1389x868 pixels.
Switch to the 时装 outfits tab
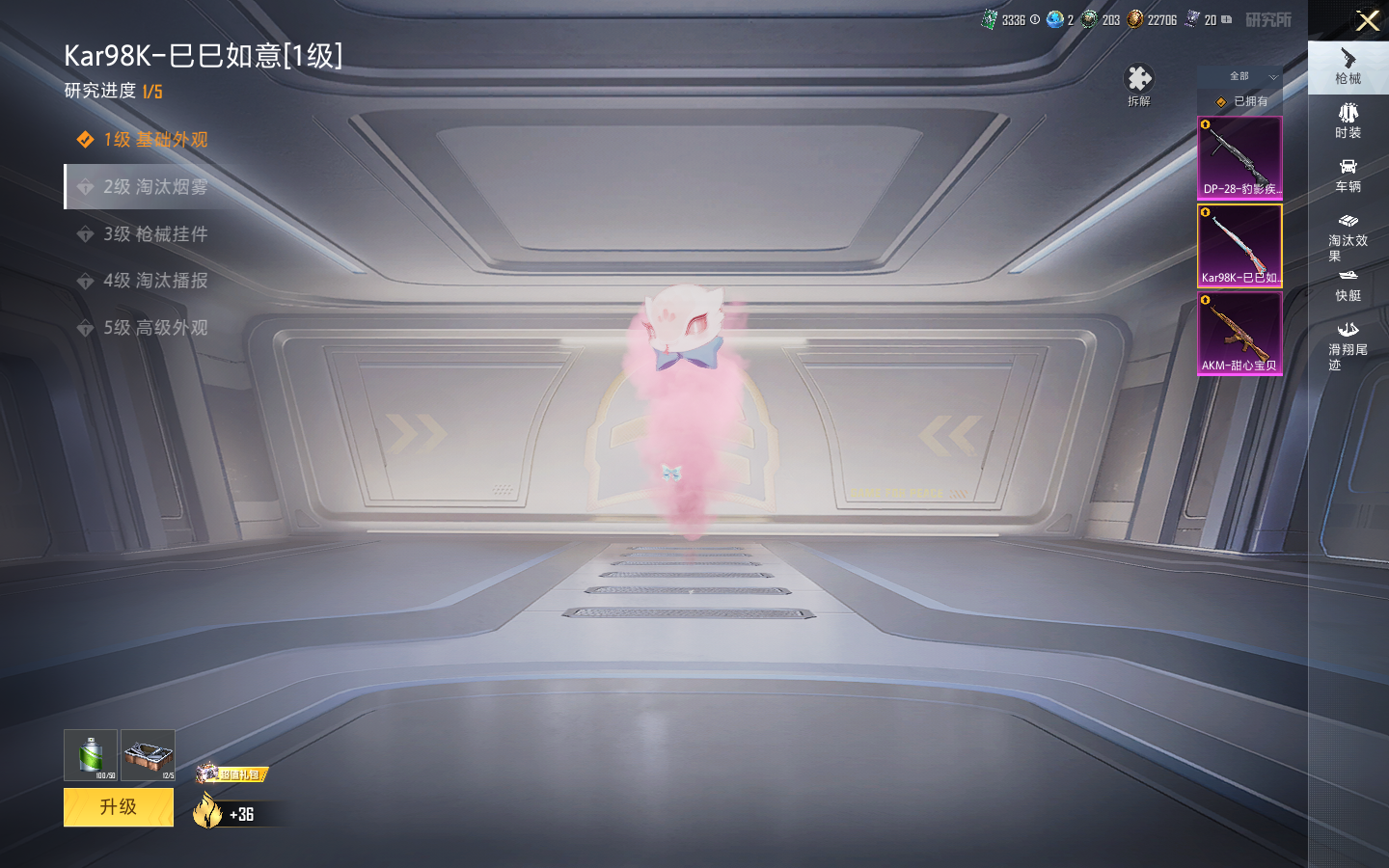coord(1348,122)
